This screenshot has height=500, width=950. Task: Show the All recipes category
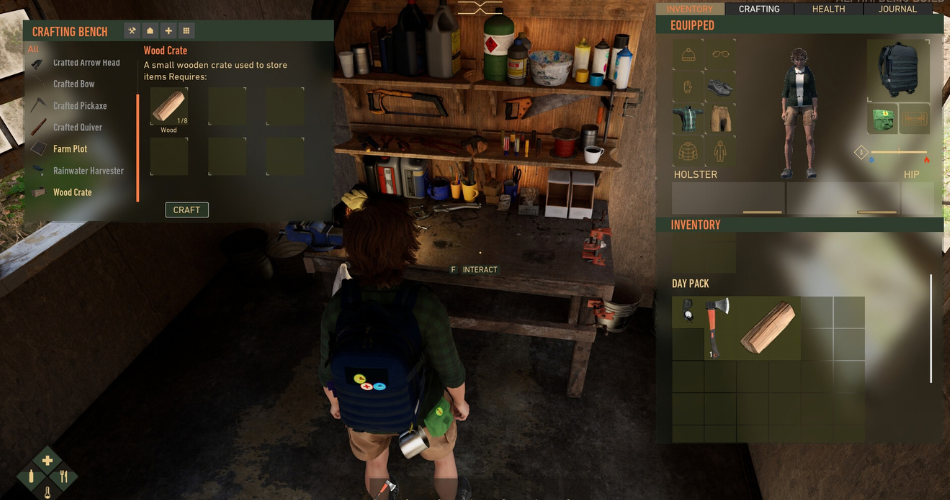point(33,48)
